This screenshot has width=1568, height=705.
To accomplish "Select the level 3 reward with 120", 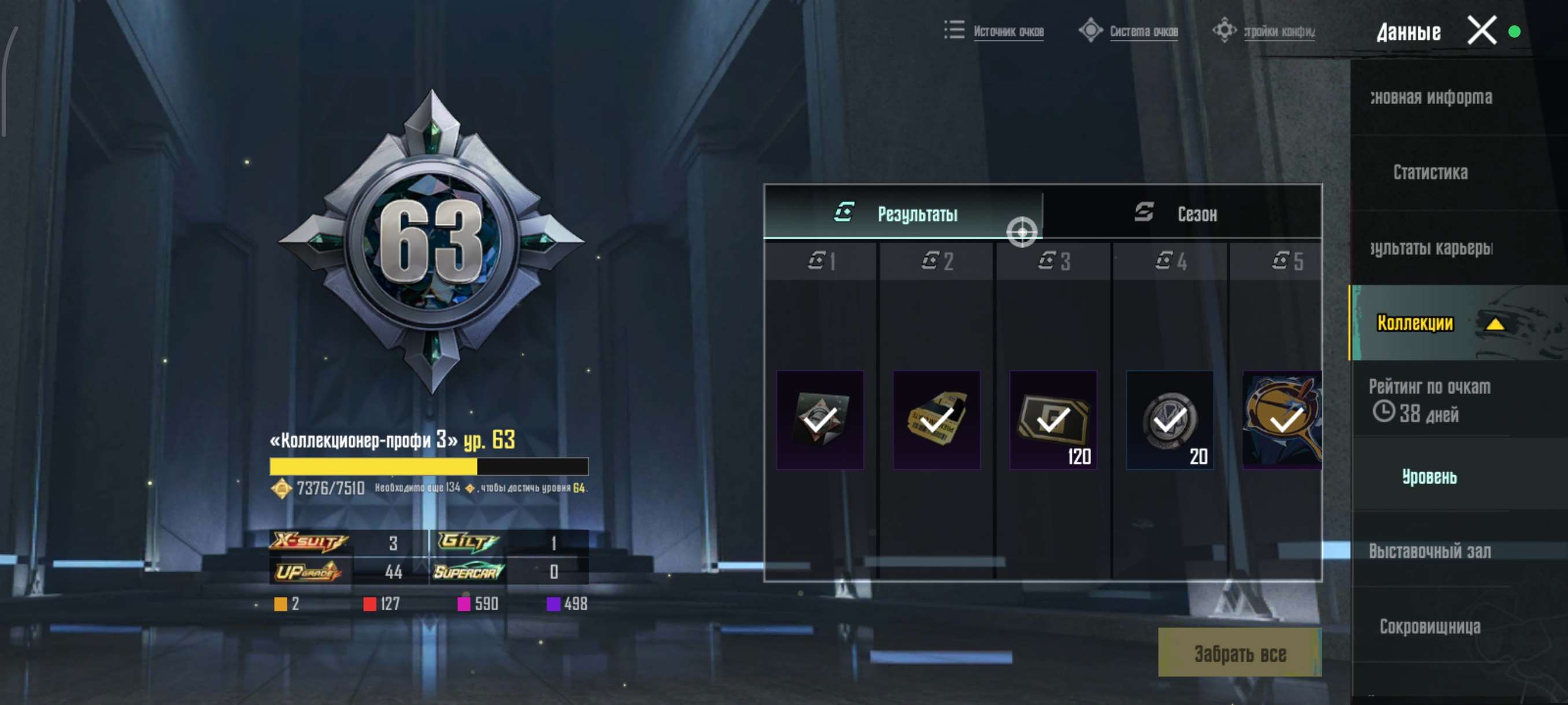I will 1053,420.
